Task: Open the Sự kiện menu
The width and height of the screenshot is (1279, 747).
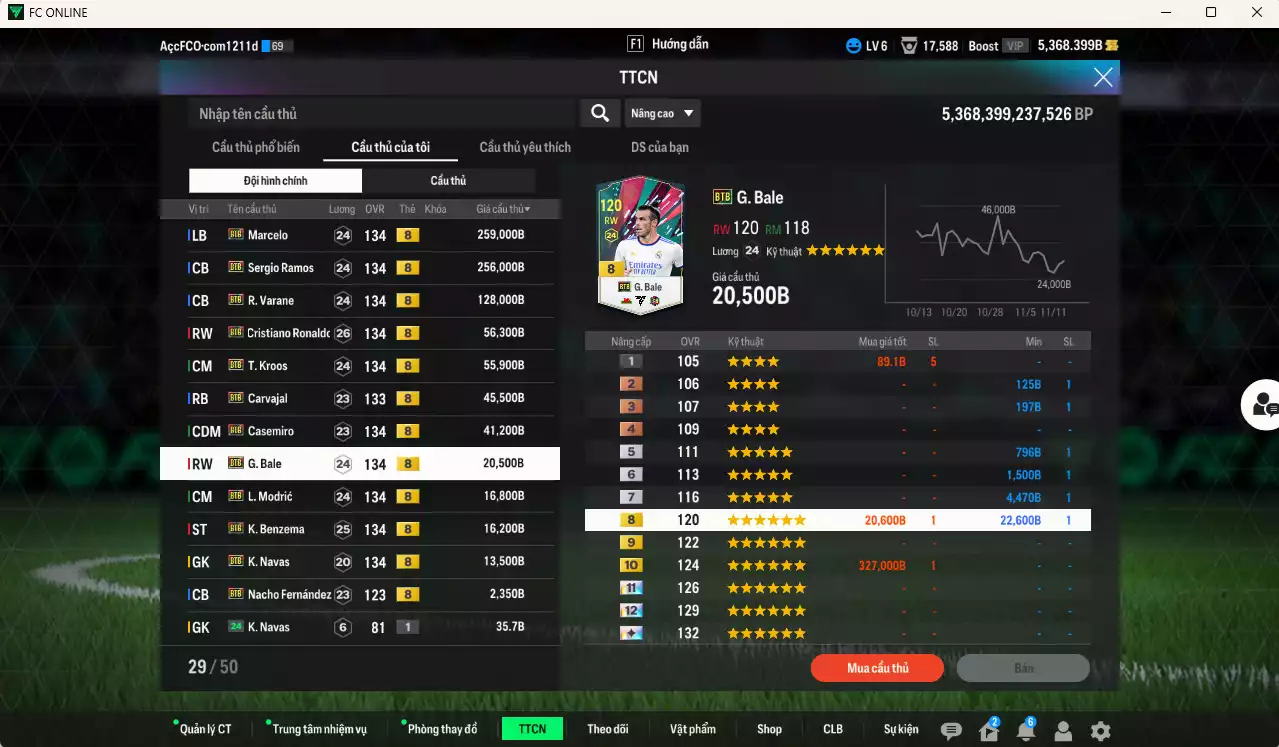Action: point(901,729)
